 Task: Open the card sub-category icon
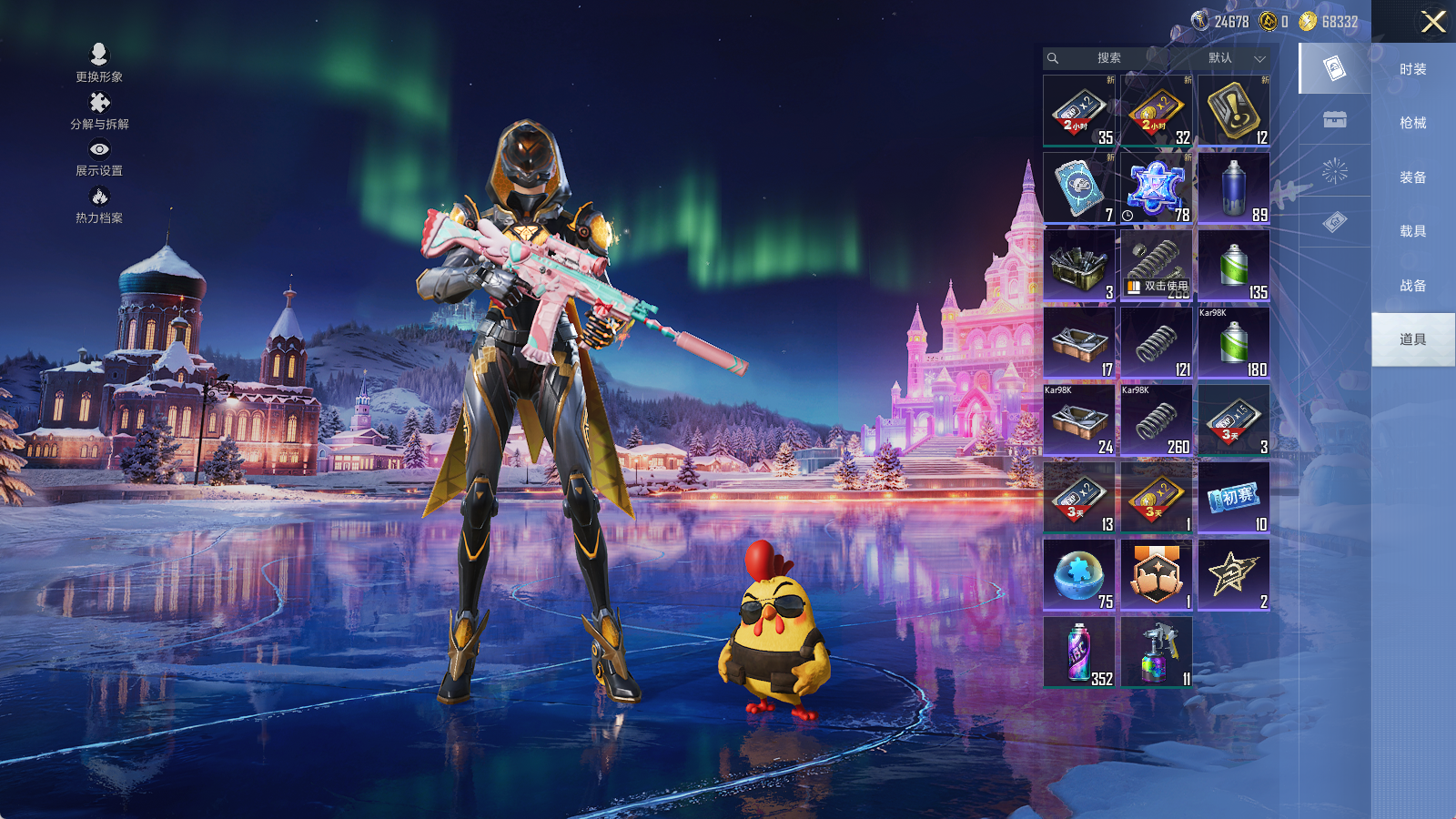(1335, 68)
